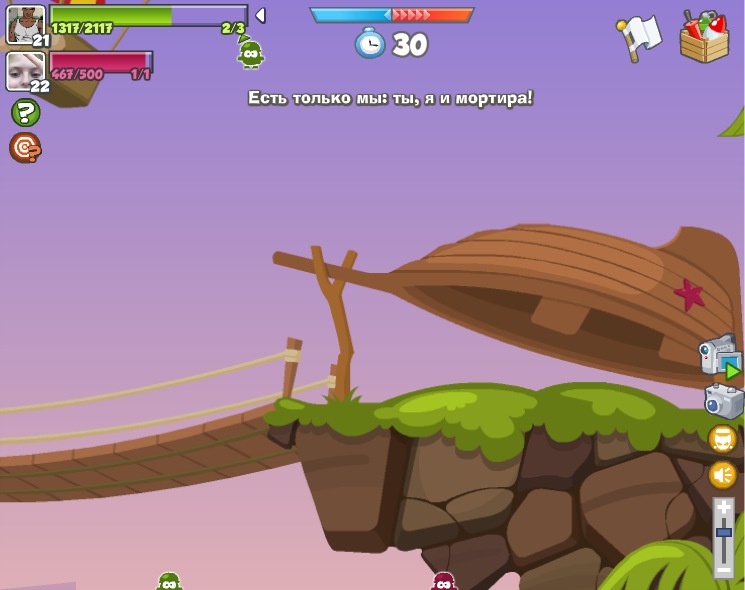The width and height of the screenshot is (745, 590).
Task: Click the blue zoom slider handle
Action: (x=723, y=533)
